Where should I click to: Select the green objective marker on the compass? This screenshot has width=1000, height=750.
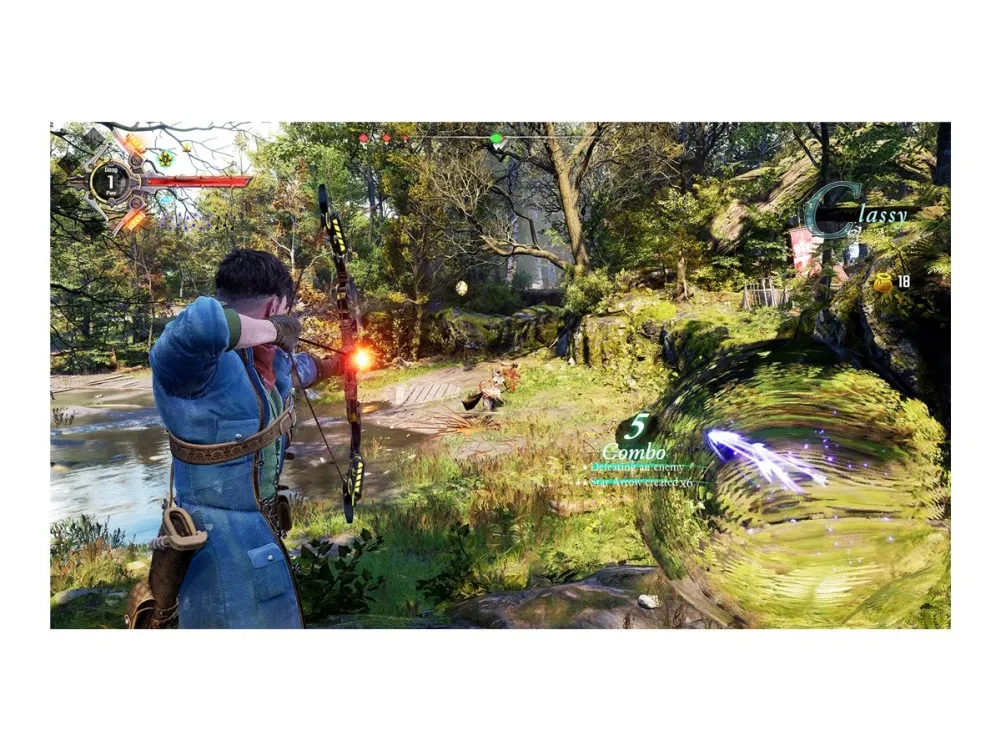coord(496,138)
